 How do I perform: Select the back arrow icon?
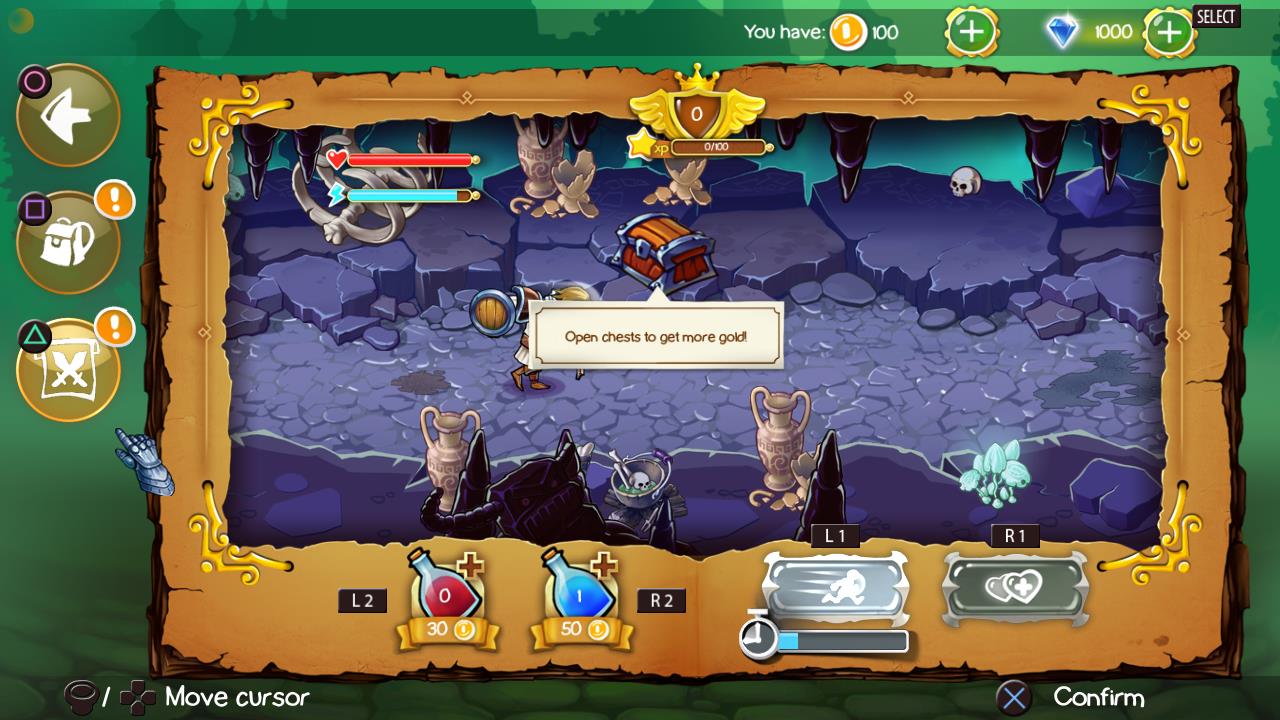pos(67,113)
